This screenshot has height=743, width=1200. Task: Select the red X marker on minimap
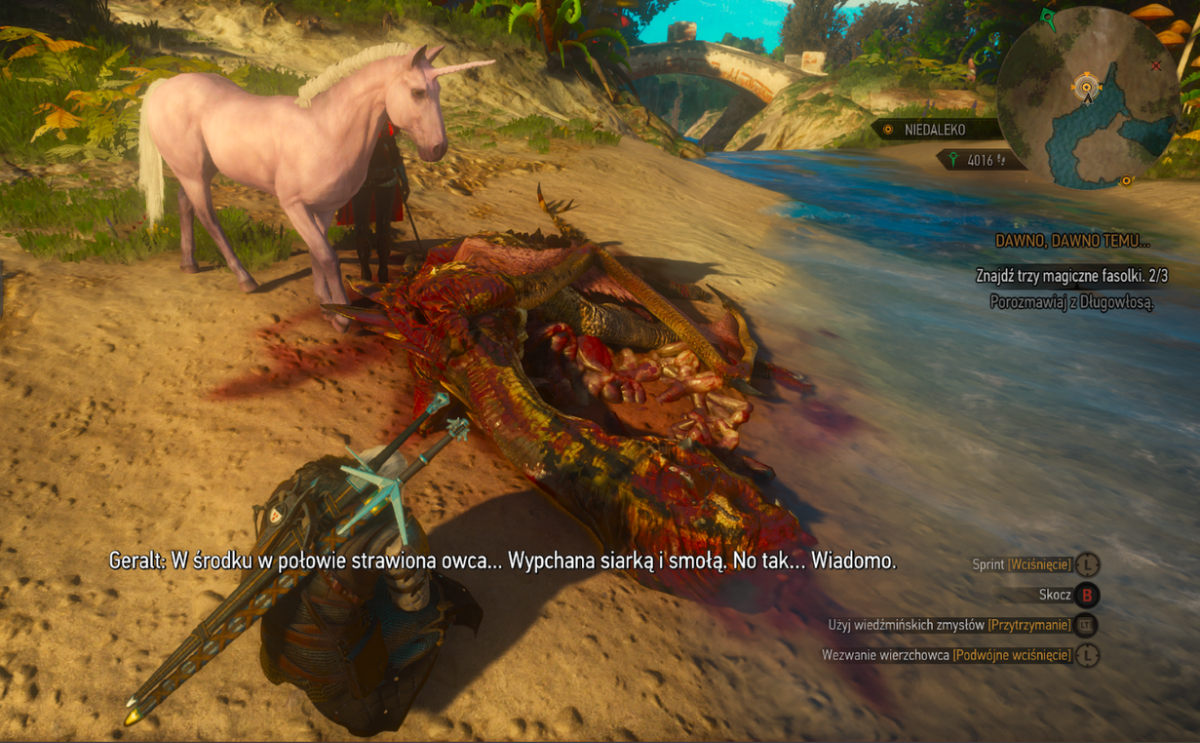point(1157,66)
